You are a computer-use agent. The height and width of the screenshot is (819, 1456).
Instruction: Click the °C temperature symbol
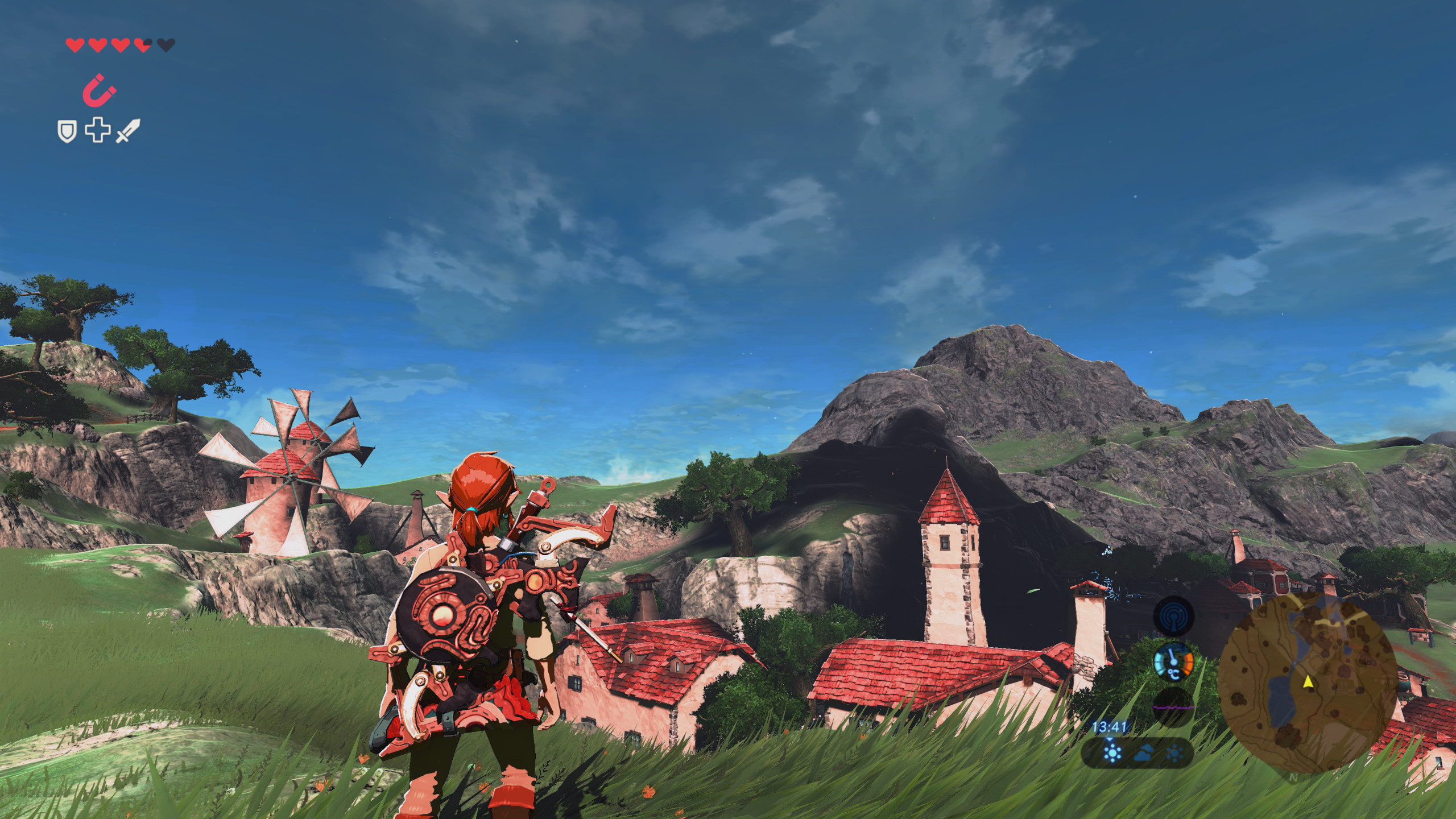click(x=1173, y=673)
